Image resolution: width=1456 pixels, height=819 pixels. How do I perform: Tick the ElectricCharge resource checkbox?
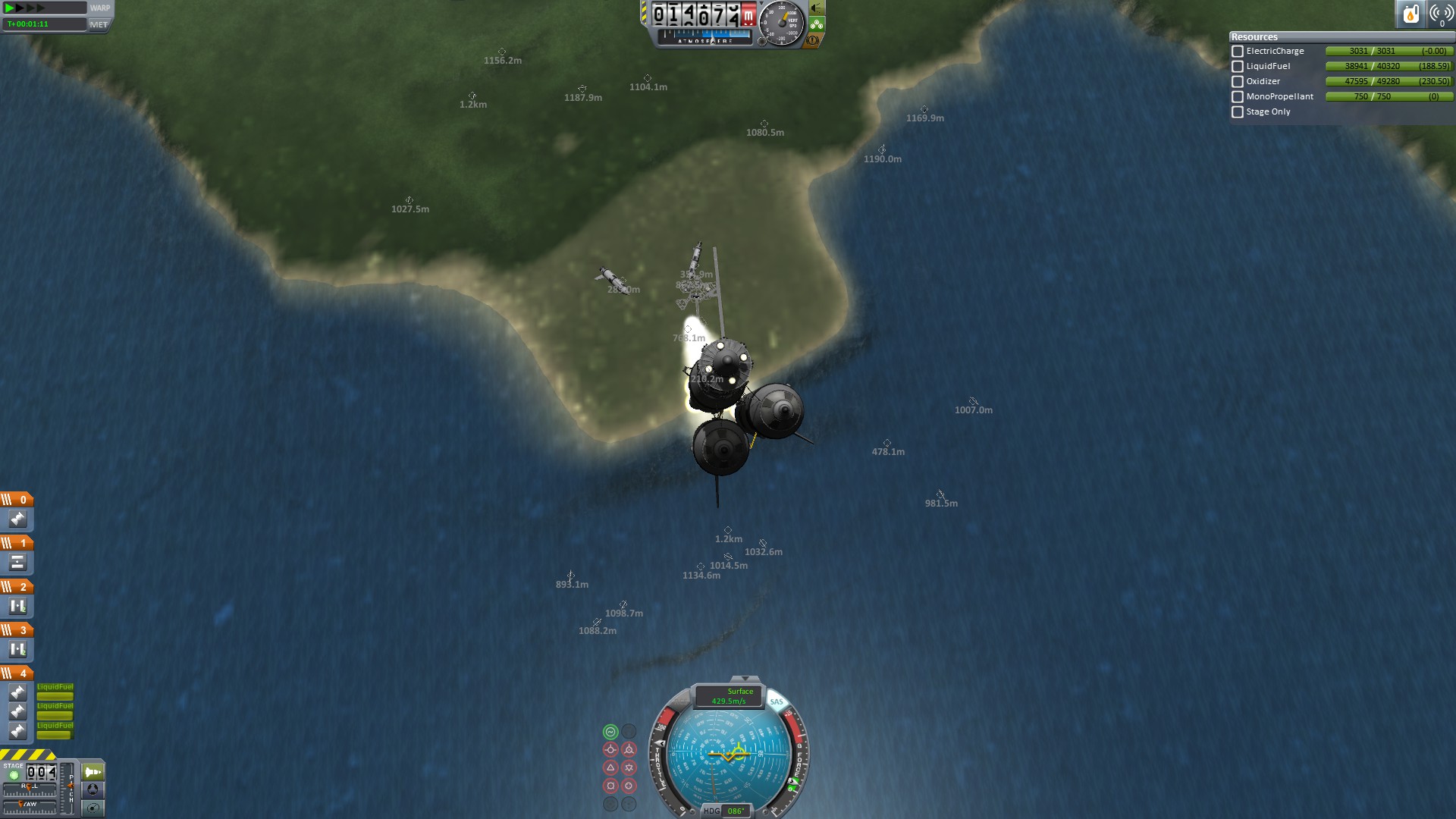[x=1238, y=52]
